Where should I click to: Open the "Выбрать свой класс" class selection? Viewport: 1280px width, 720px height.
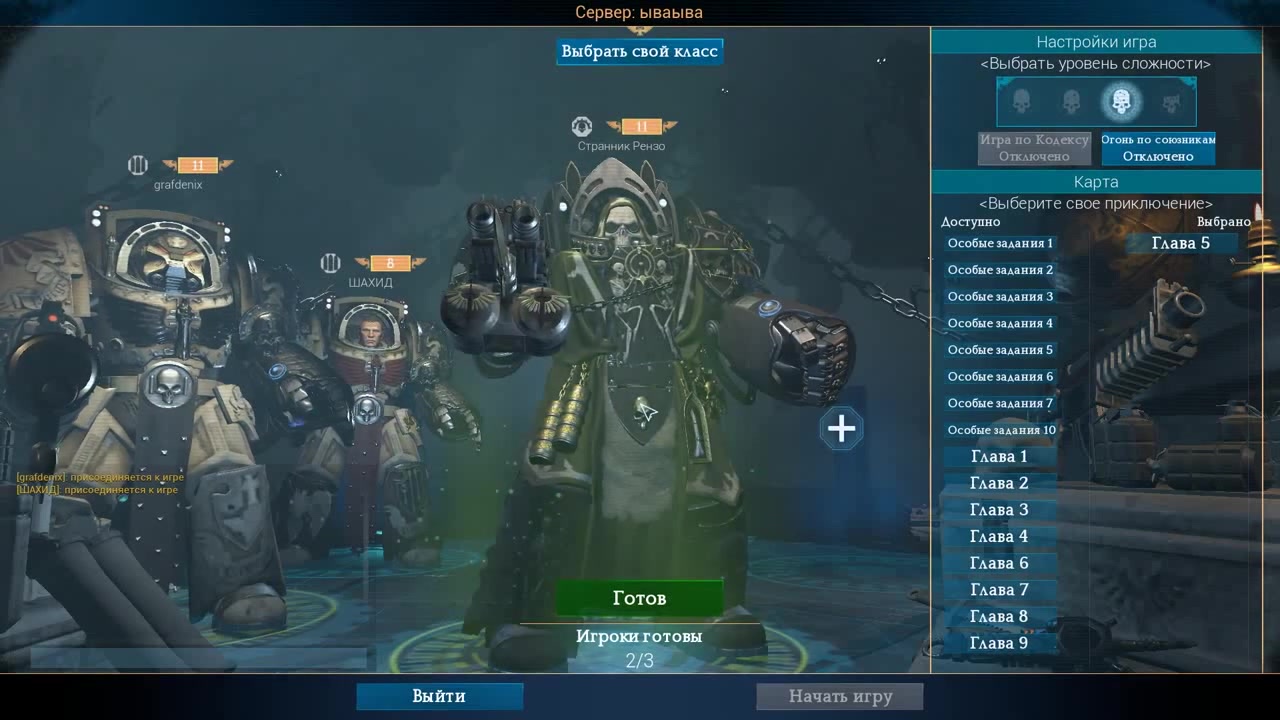(639, 51)
